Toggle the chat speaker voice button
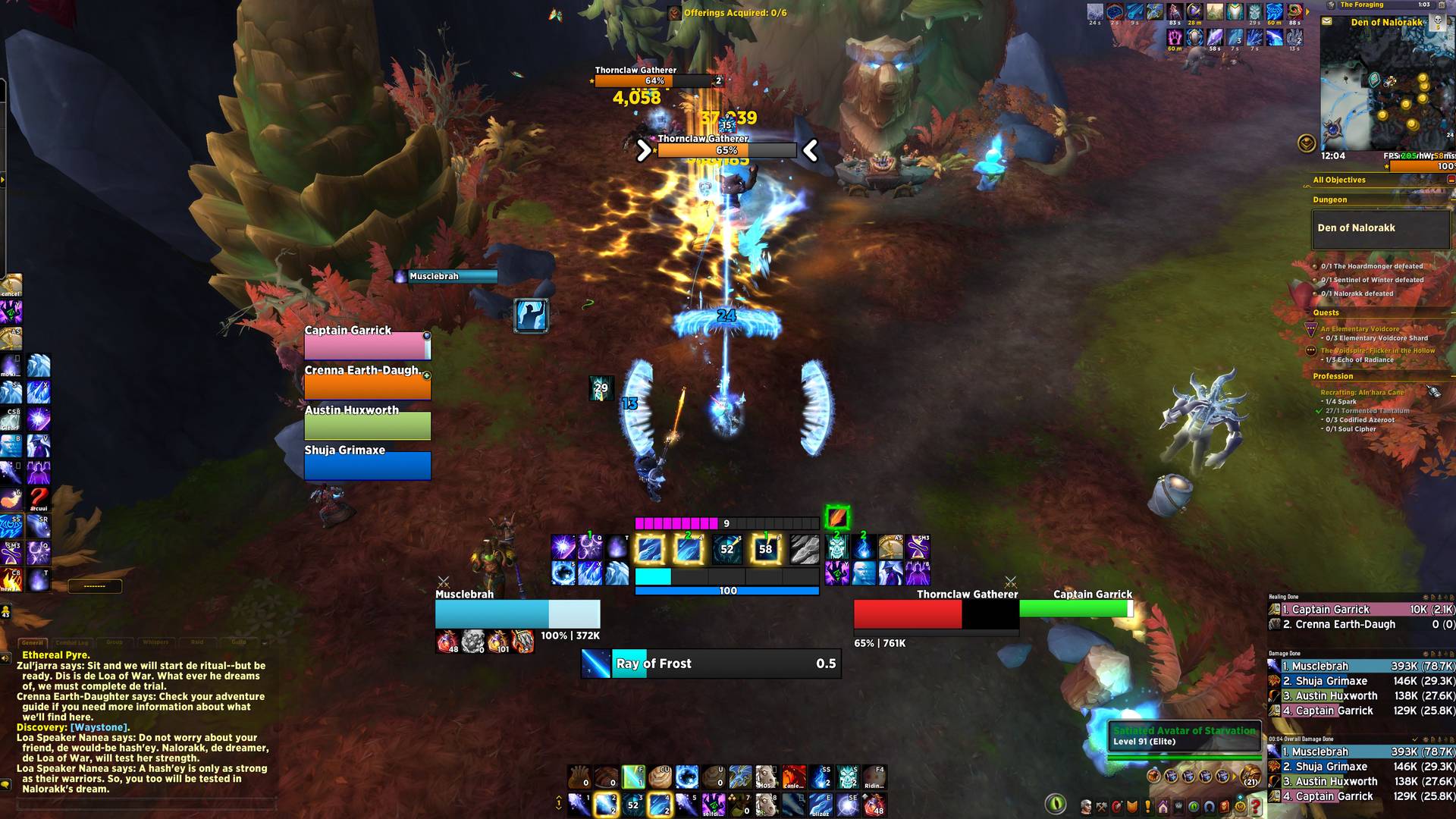The width and height of the screenshot is (1456, 819). [6, 658]
